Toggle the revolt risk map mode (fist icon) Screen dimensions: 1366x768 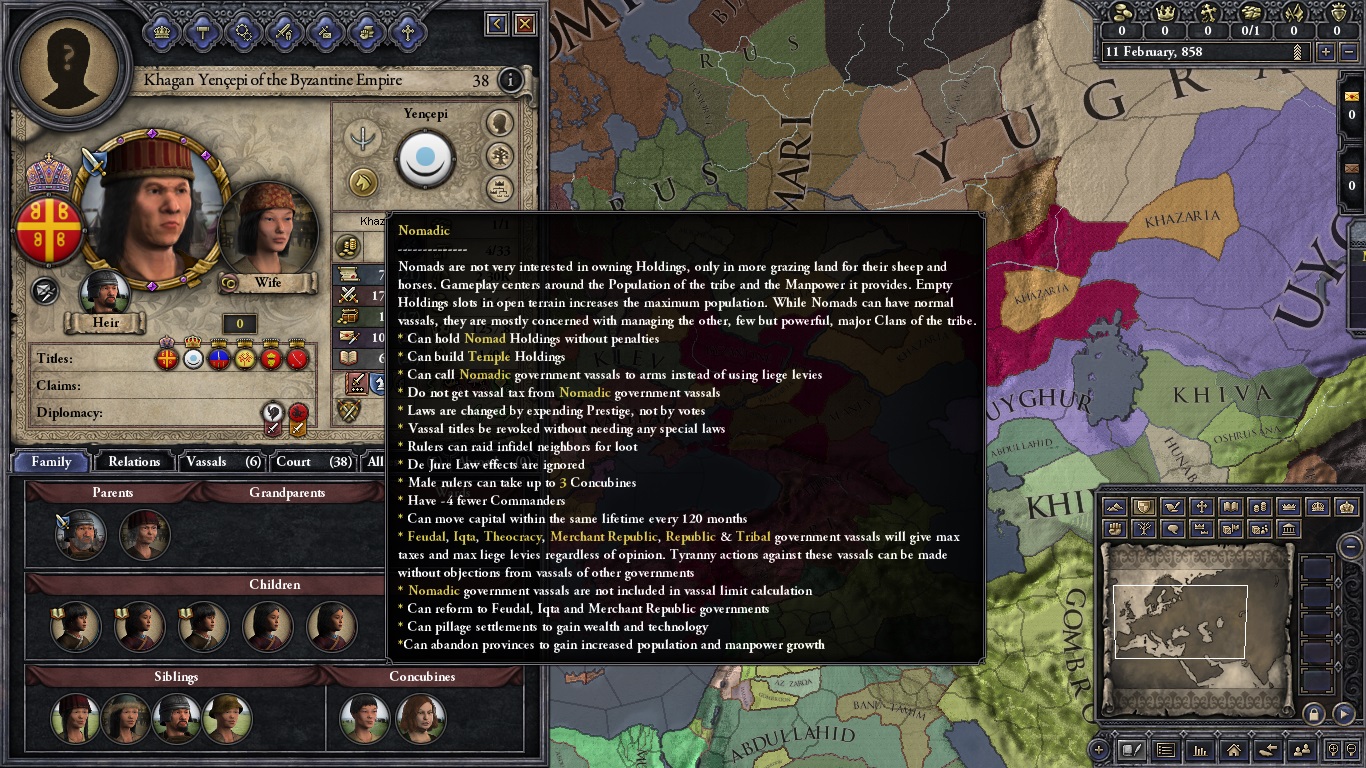coord(1114,529)
